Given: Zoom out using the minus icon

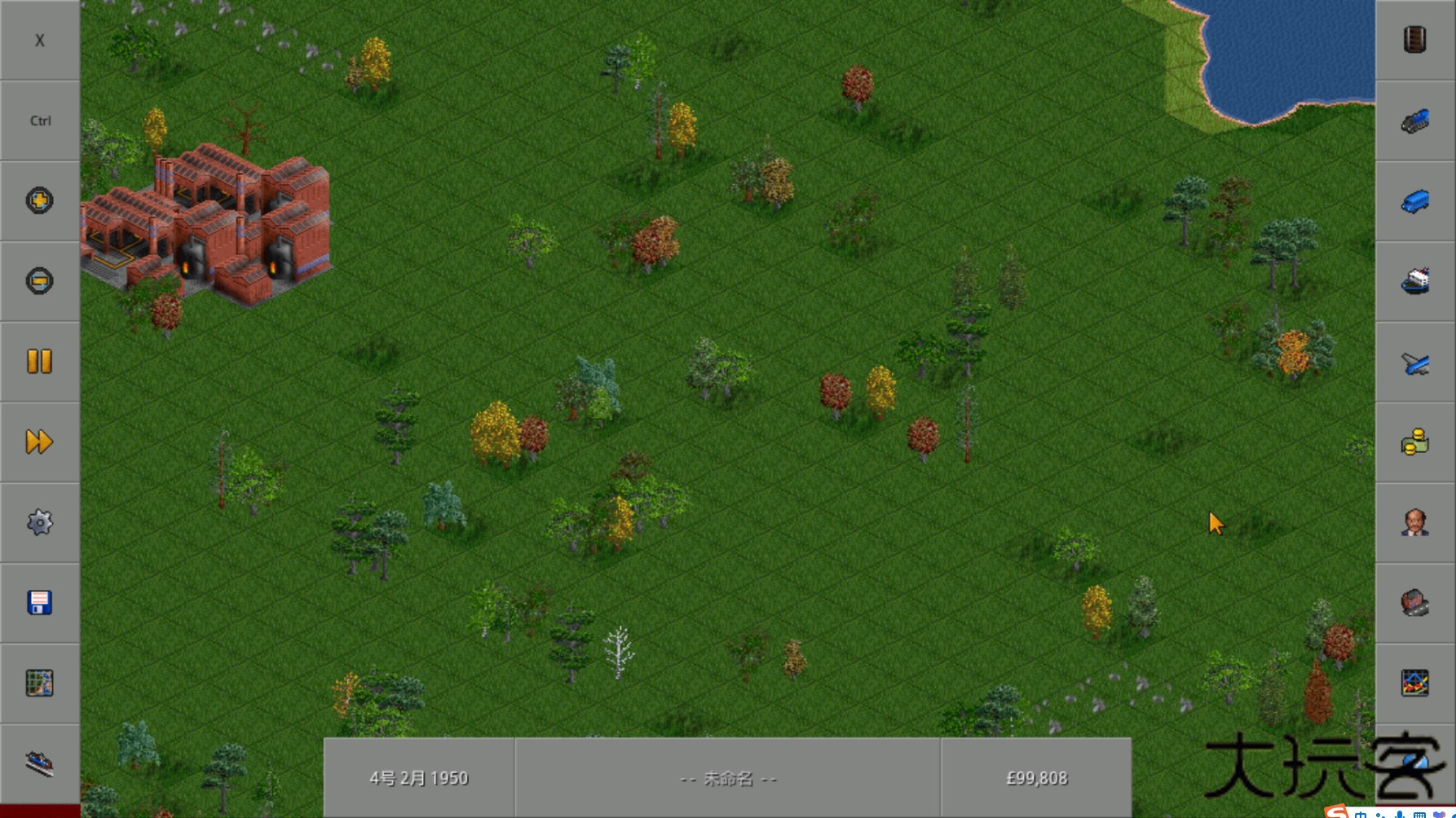Looking at the screenshot, I should [x=39, y=281].
